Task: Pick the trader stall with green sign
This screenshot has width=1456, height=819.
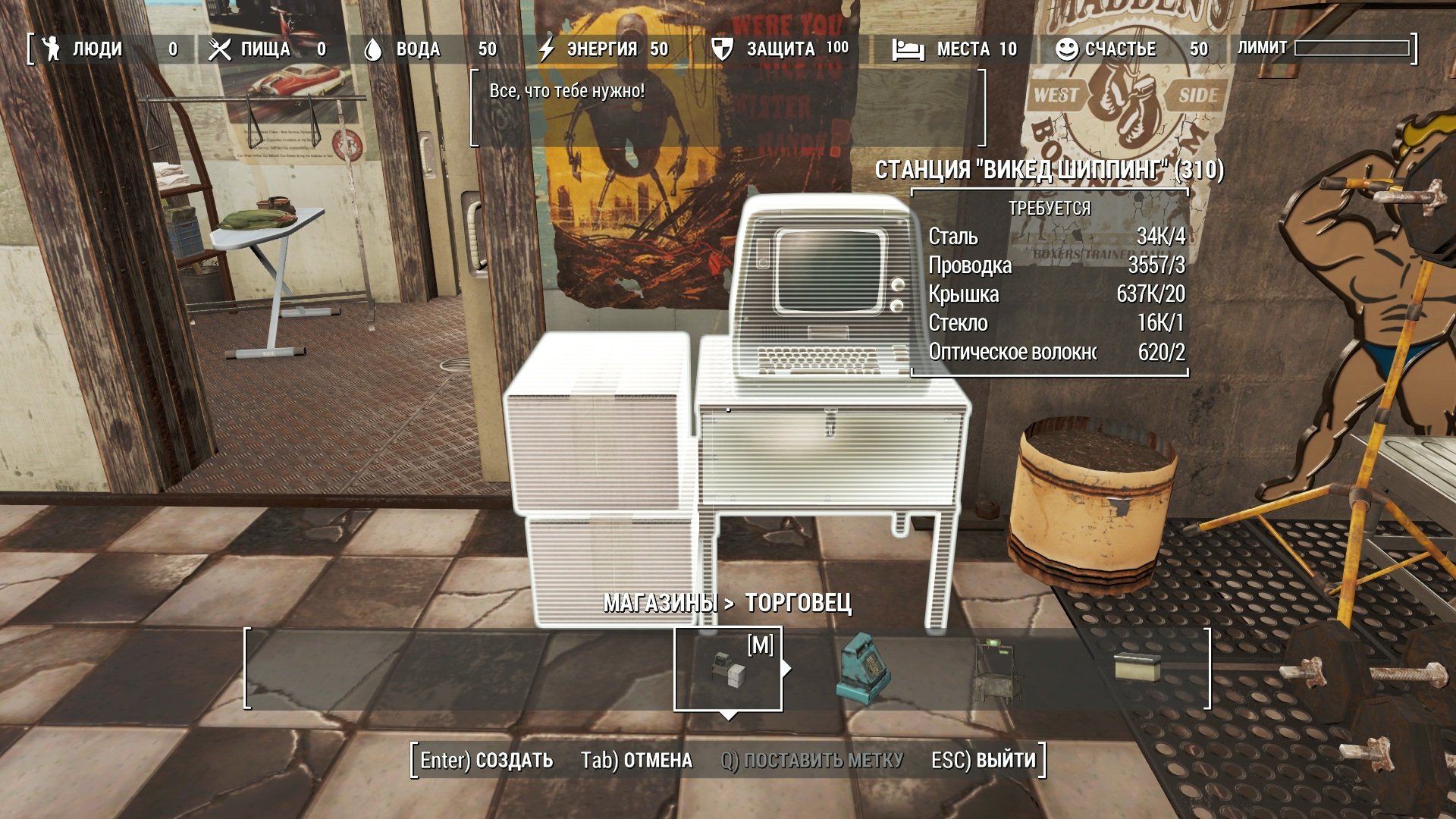Action: coord(998,670)
